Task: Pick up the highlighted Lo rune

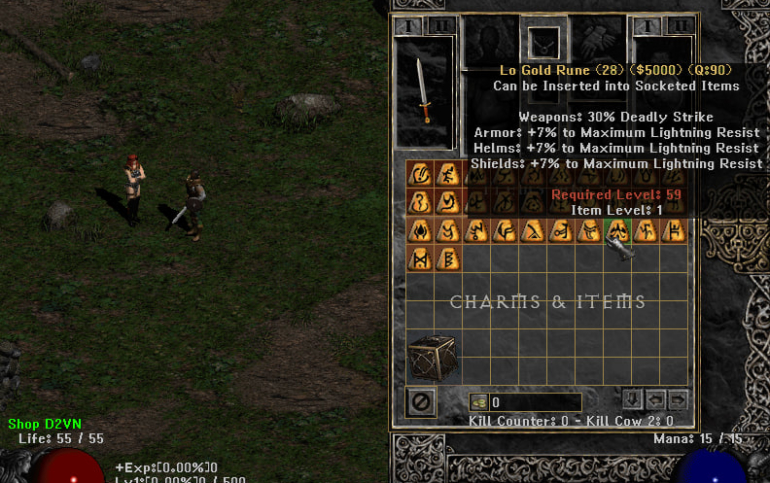Action: point(618,231)
